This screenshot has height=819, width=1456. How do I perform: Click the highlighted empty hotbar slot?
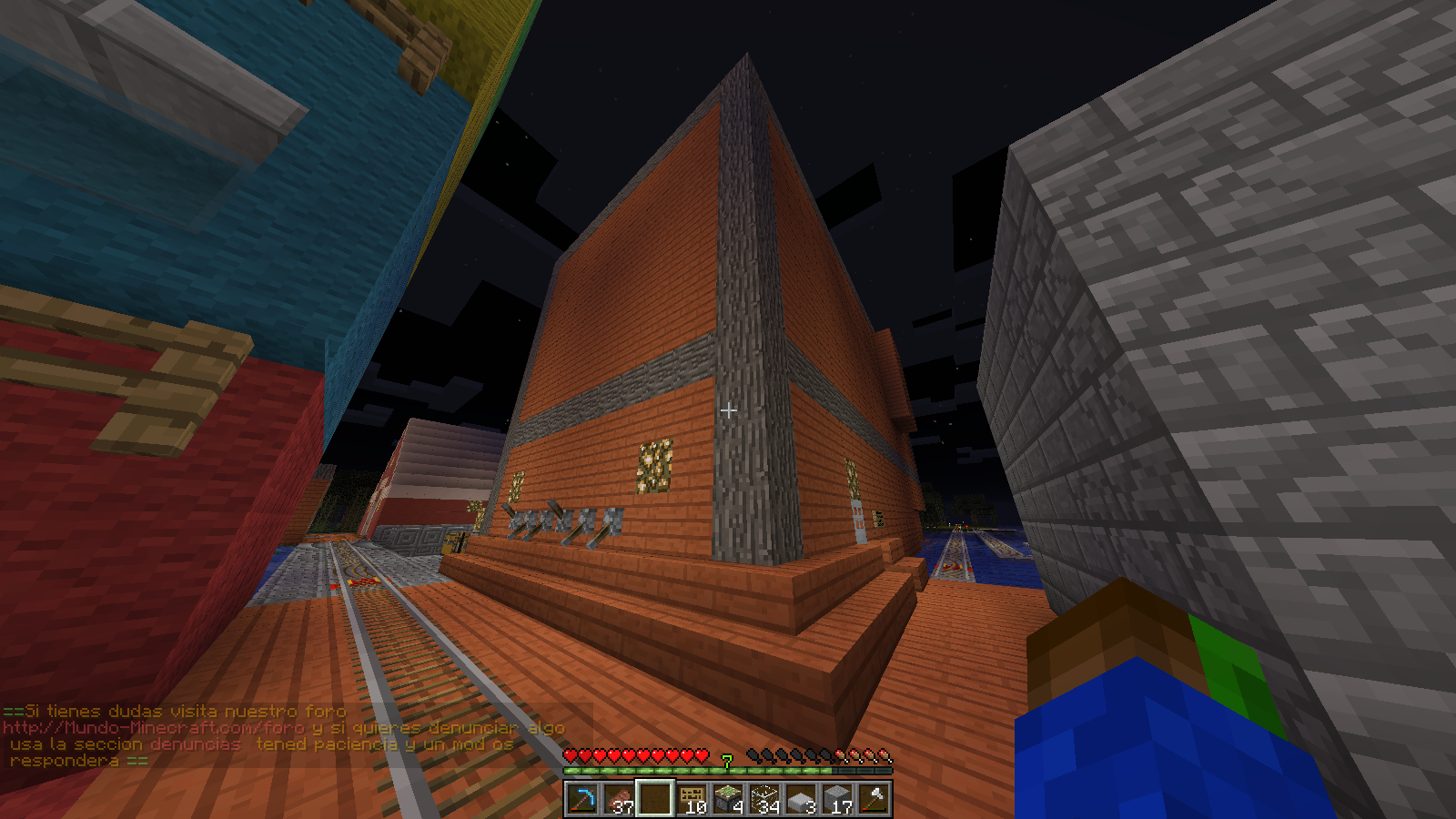(655, 799)
